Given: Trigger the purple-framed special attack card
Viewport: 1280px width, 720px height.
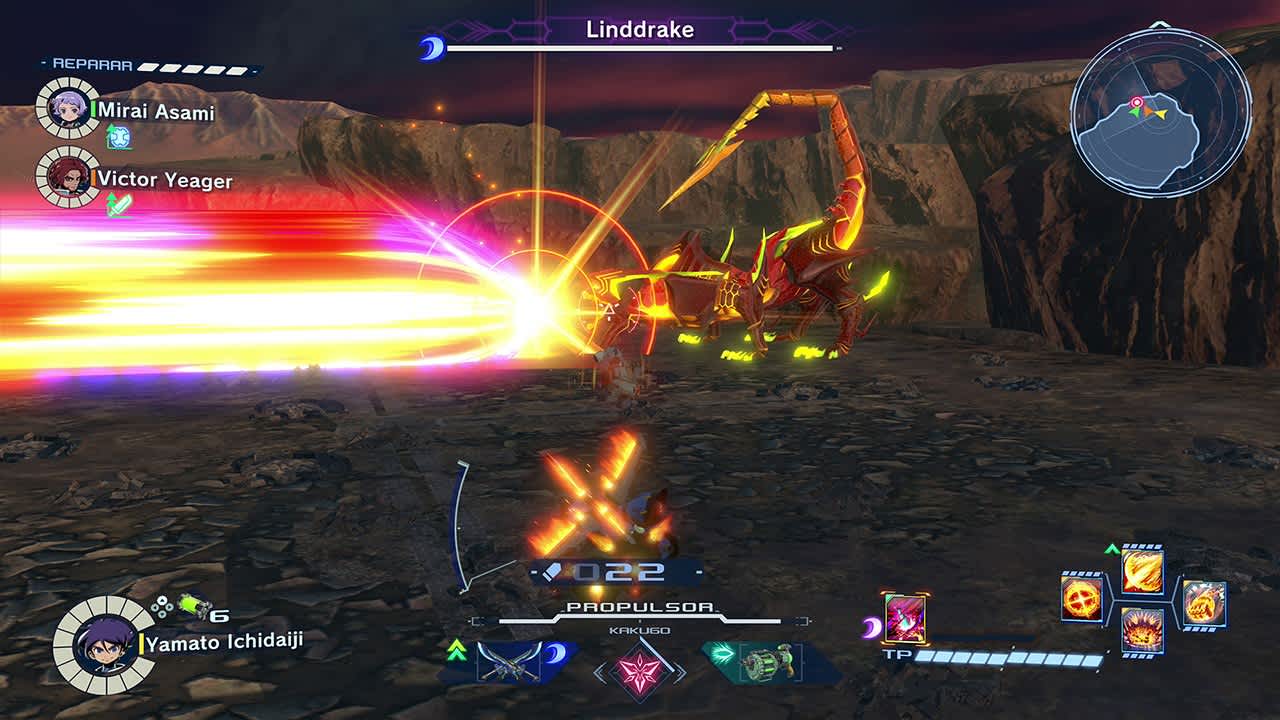Looking at the screenshot, I should pyautogui.click(x=905, y=618).
